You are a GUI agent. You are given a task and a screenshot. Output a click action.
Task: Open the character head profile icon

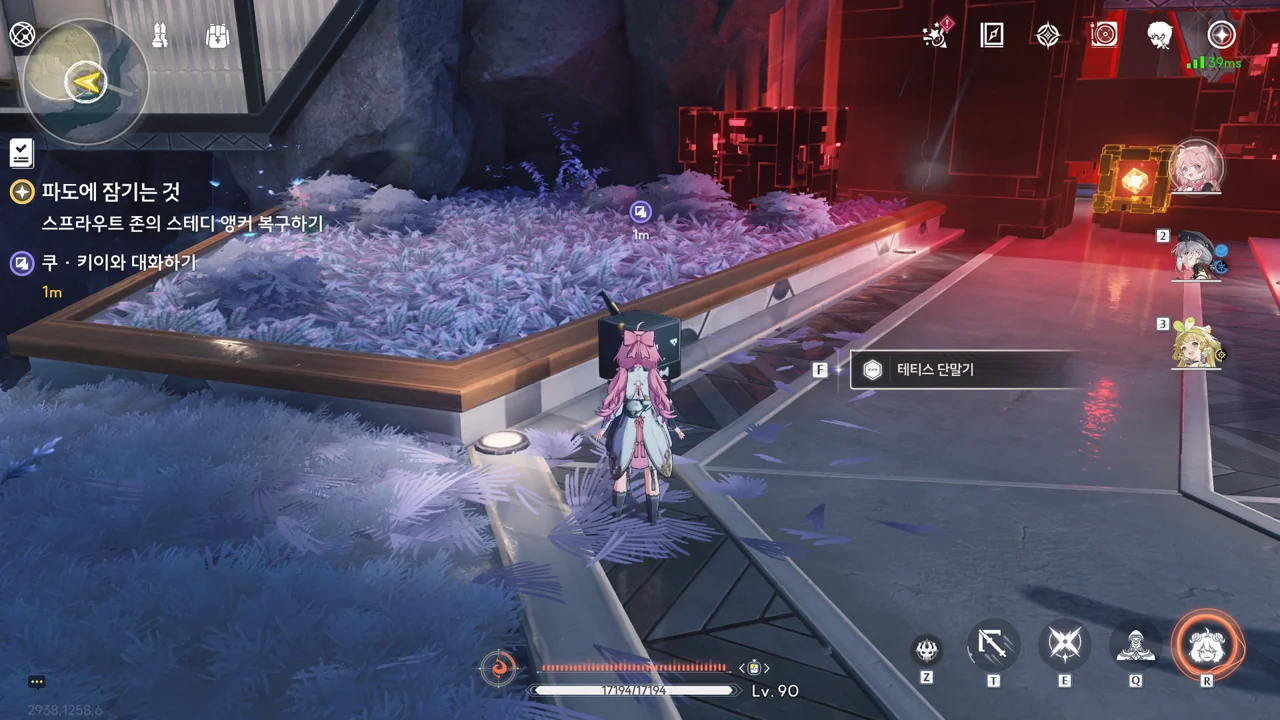tap(1160, 36)
